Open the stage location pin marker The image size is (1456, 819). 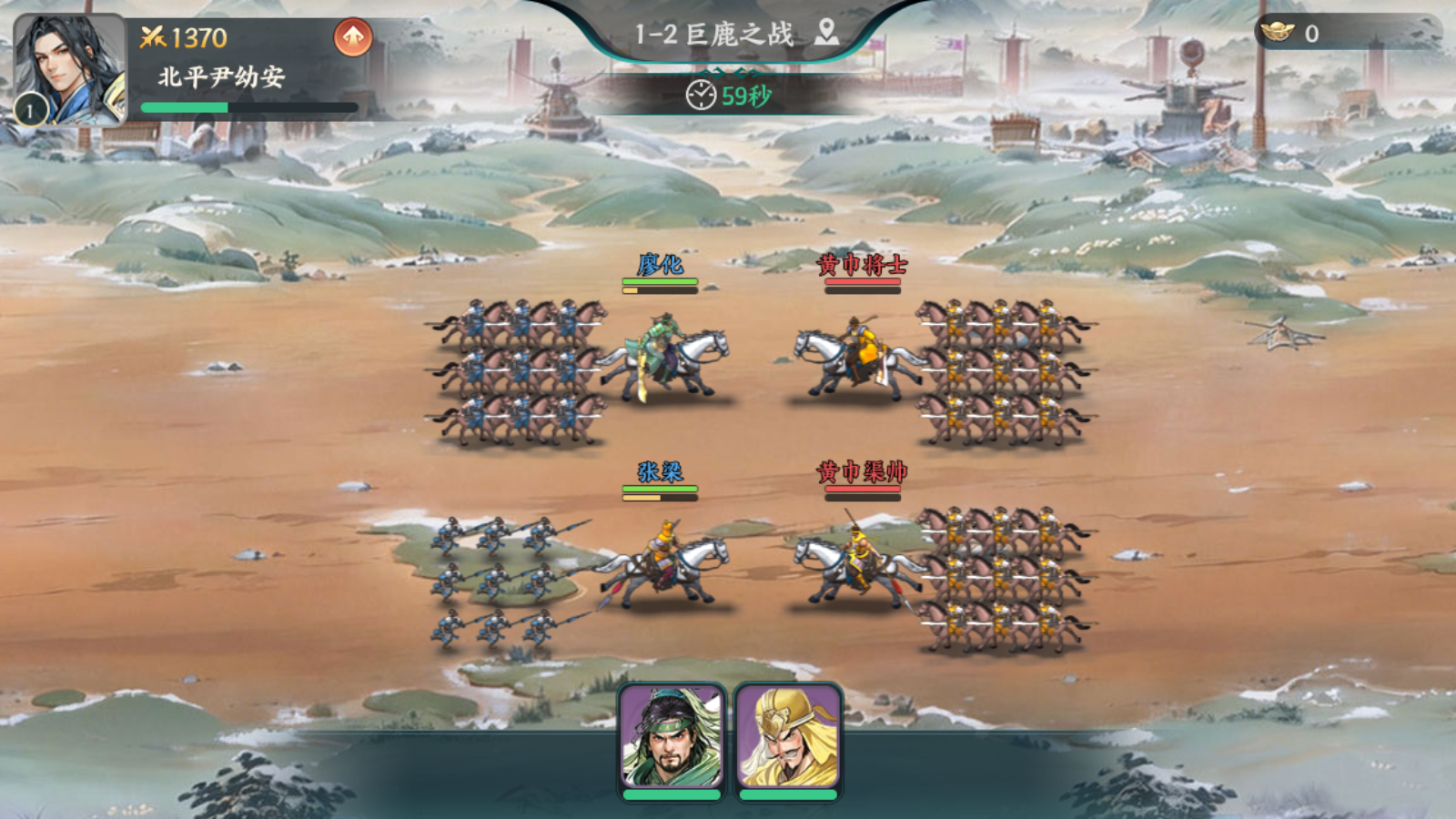coord(826,33)
